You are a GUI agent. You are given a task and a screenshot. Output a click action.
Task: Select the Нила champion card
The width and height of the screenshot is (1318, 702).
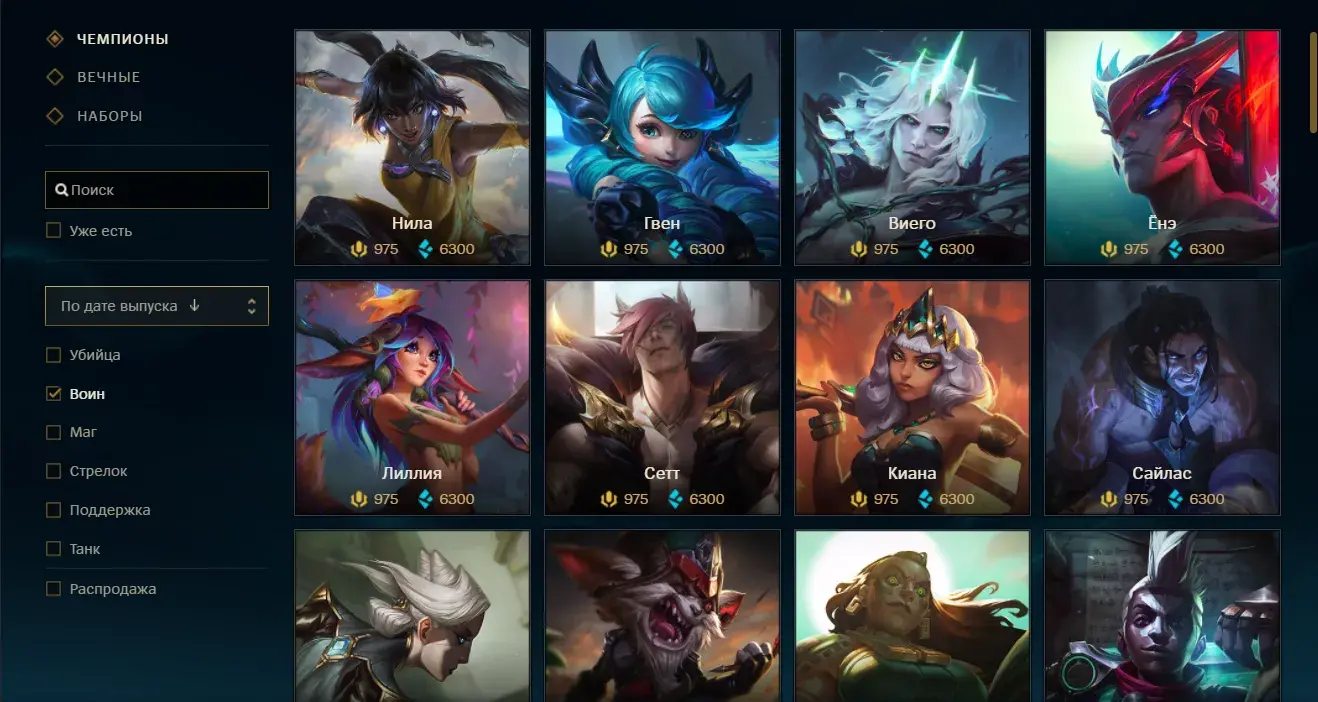(x=412, y=147)
